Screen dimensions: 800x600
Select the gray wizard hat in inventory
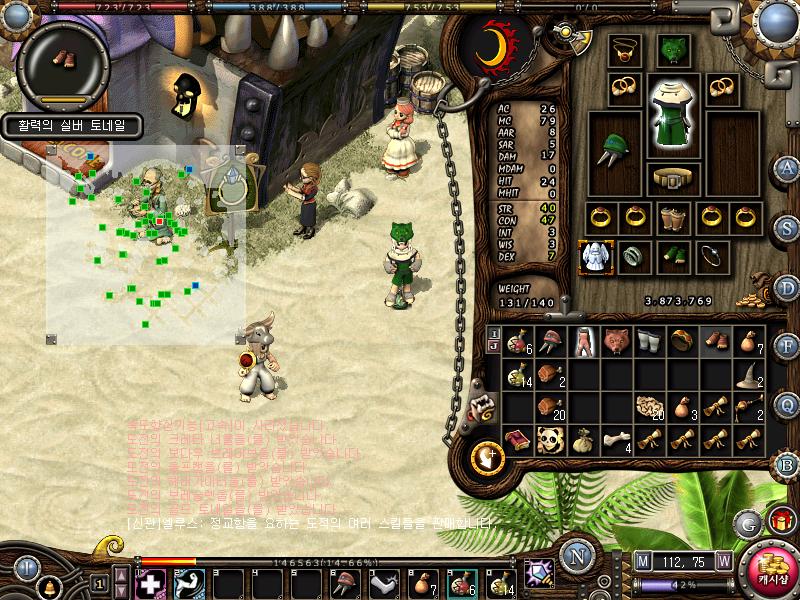tap(748, 374)
